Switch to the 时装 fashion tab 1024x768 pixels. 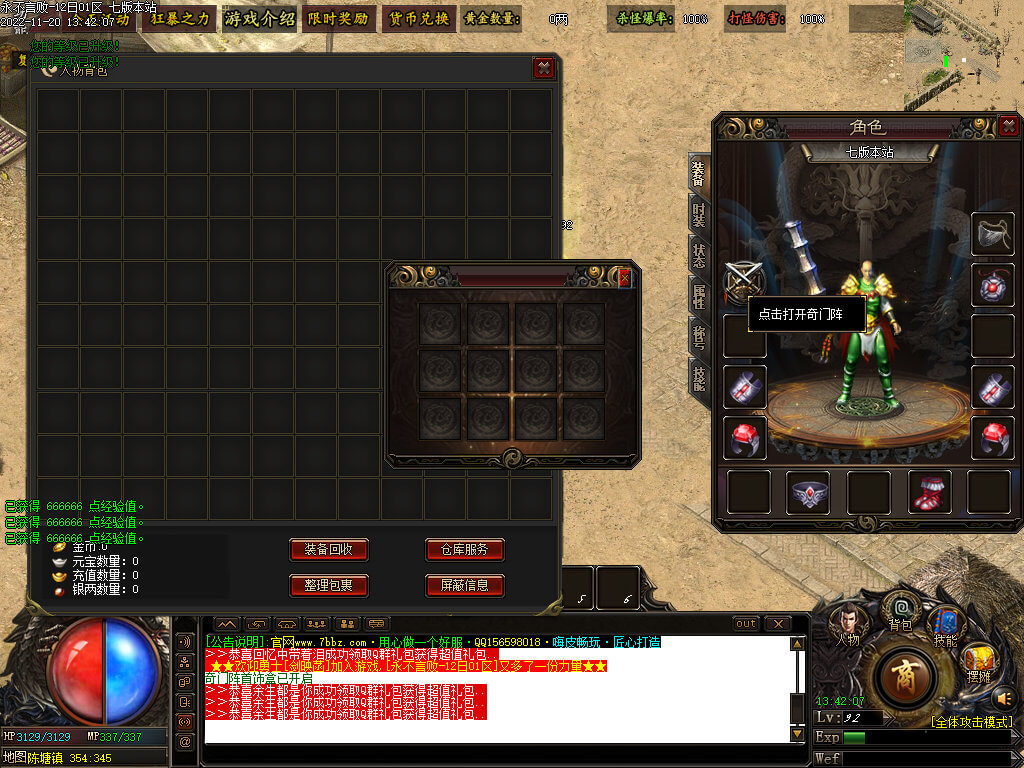(699, 214)
